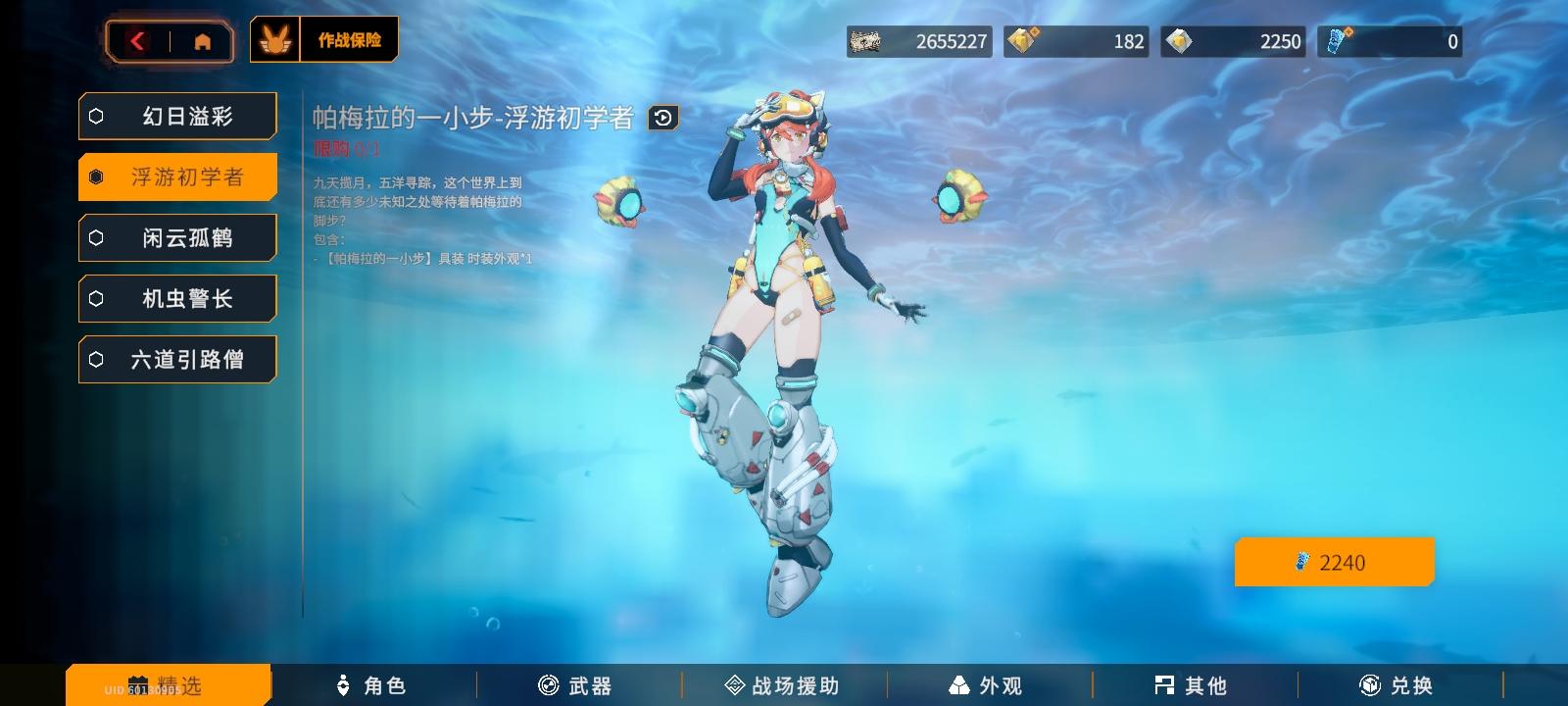Select the 其他 tab
This screenshot has height=706, width=1568.
tap(1187, 685)
